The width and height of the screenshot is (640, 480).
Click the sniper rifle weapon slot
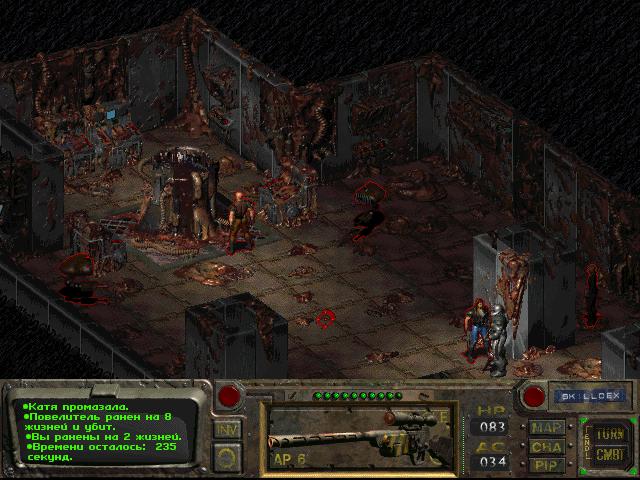click(360, 435)
